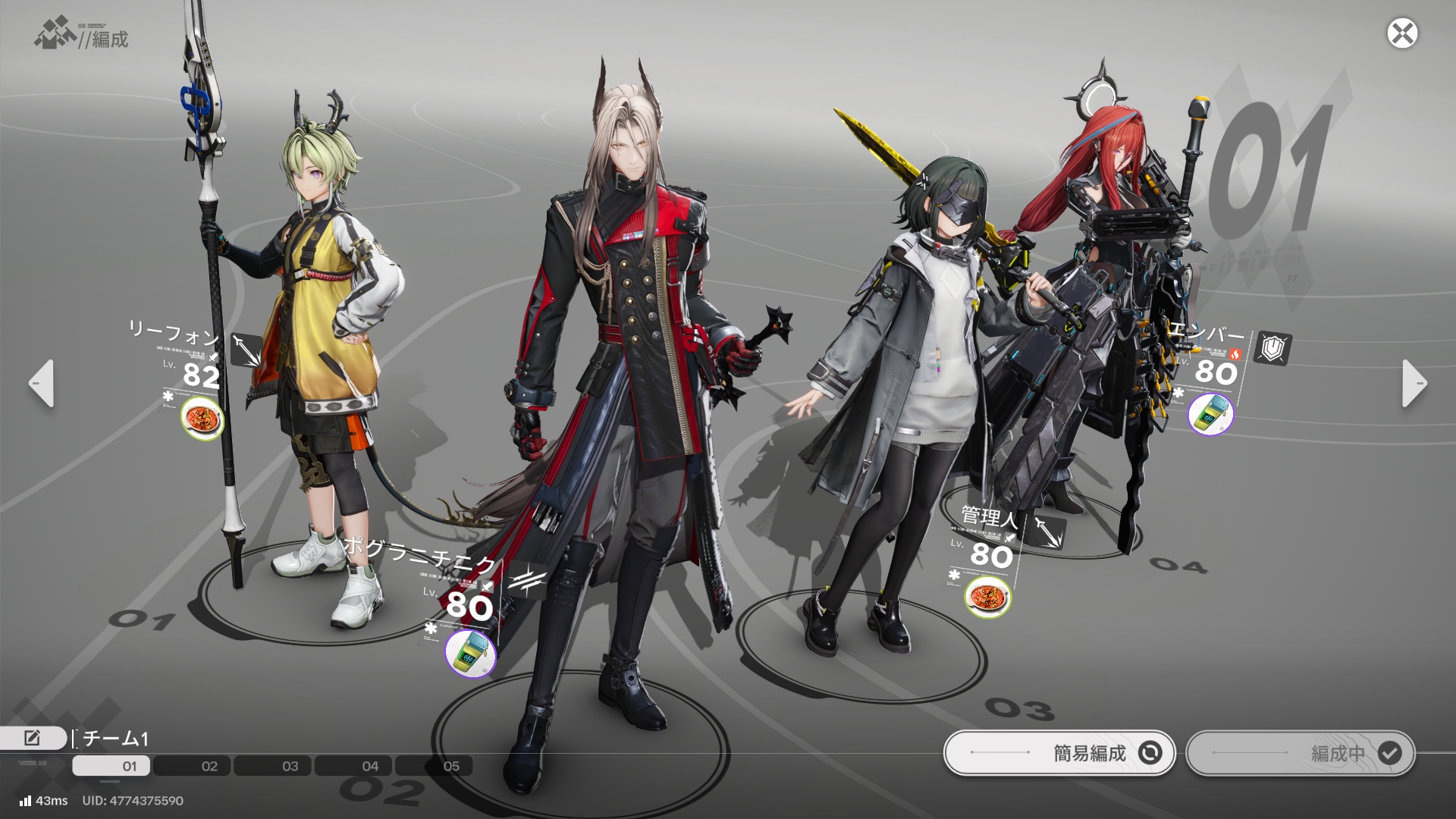The width and height of the screenshot is (1456, 819).
Task: Select 管理人's food dish item icon
Action: pyautogui.click(x=987, y=597)
